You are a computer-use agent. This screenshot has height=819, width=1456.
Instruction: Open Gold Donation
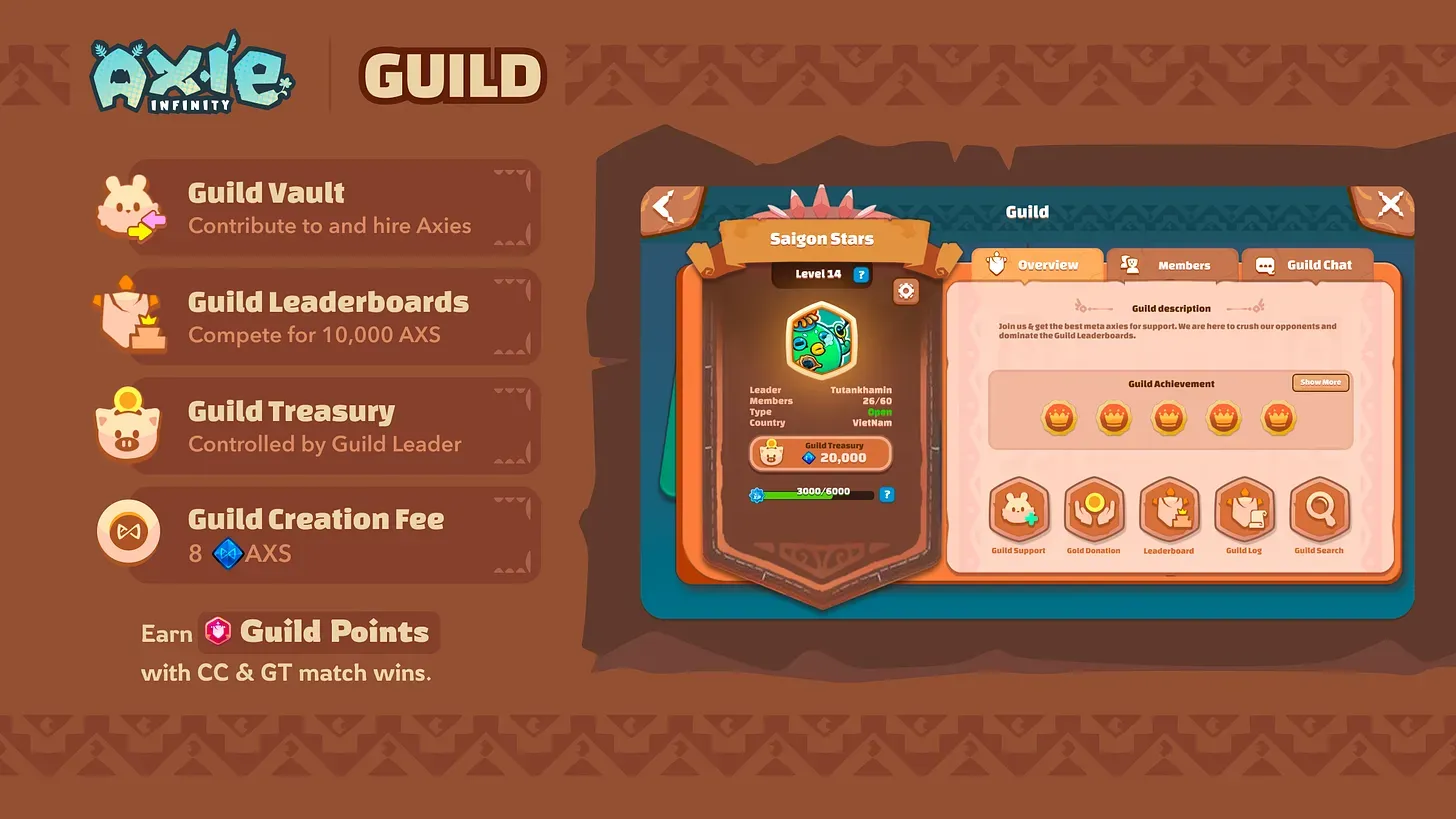(x=1094, y=510)
